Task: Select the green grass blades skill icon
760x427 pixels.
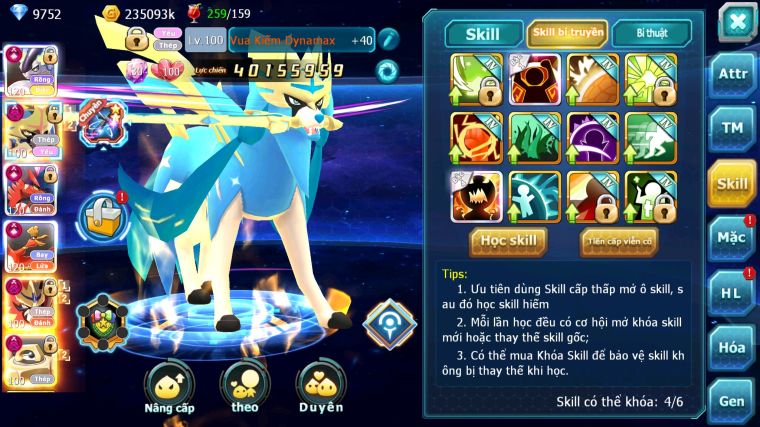Action: tap(534, 137)
